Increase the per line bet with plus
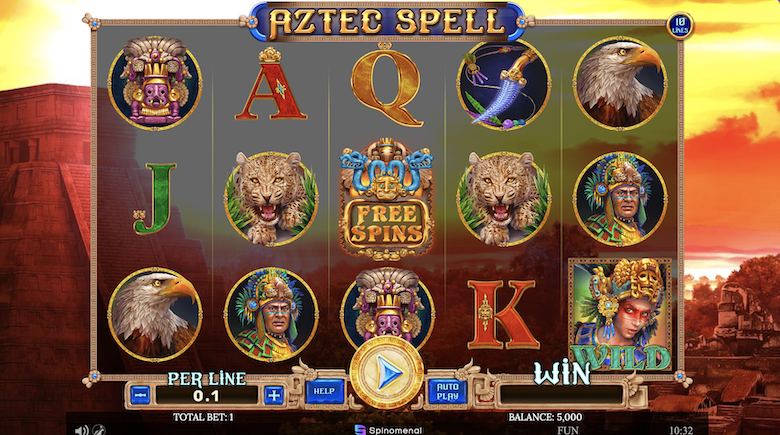Screen dimensions: 780x435 pos(273,394)
